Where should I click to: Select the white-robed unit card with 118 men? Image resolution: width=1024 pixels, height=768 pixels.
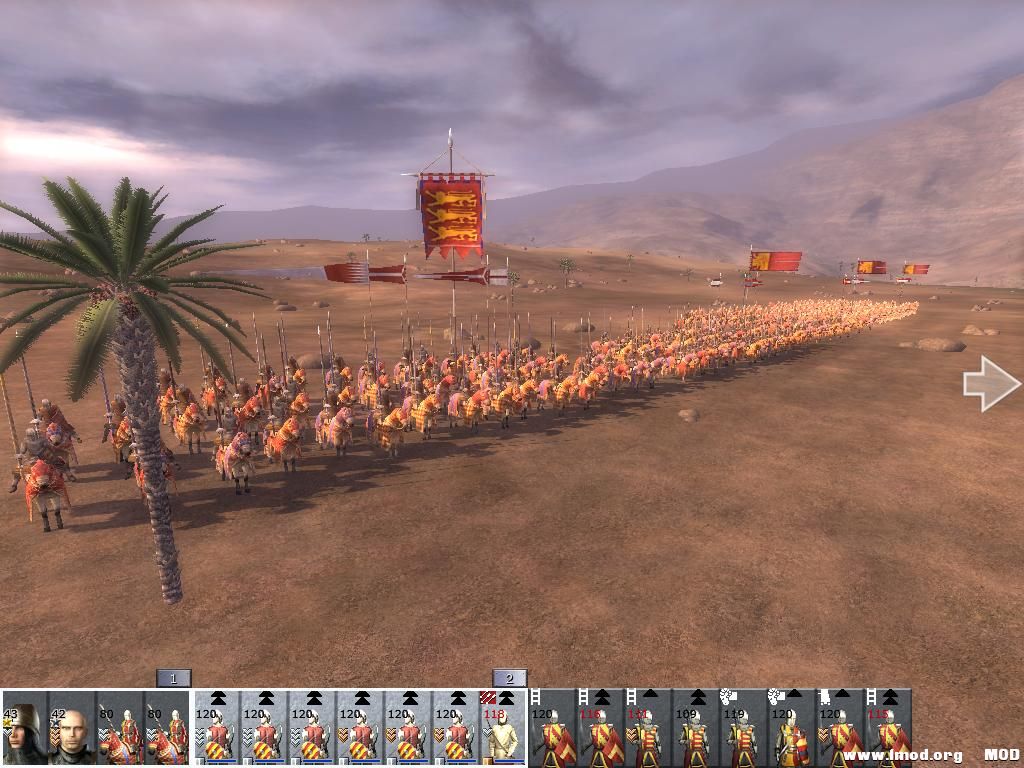tap(504, 728)
